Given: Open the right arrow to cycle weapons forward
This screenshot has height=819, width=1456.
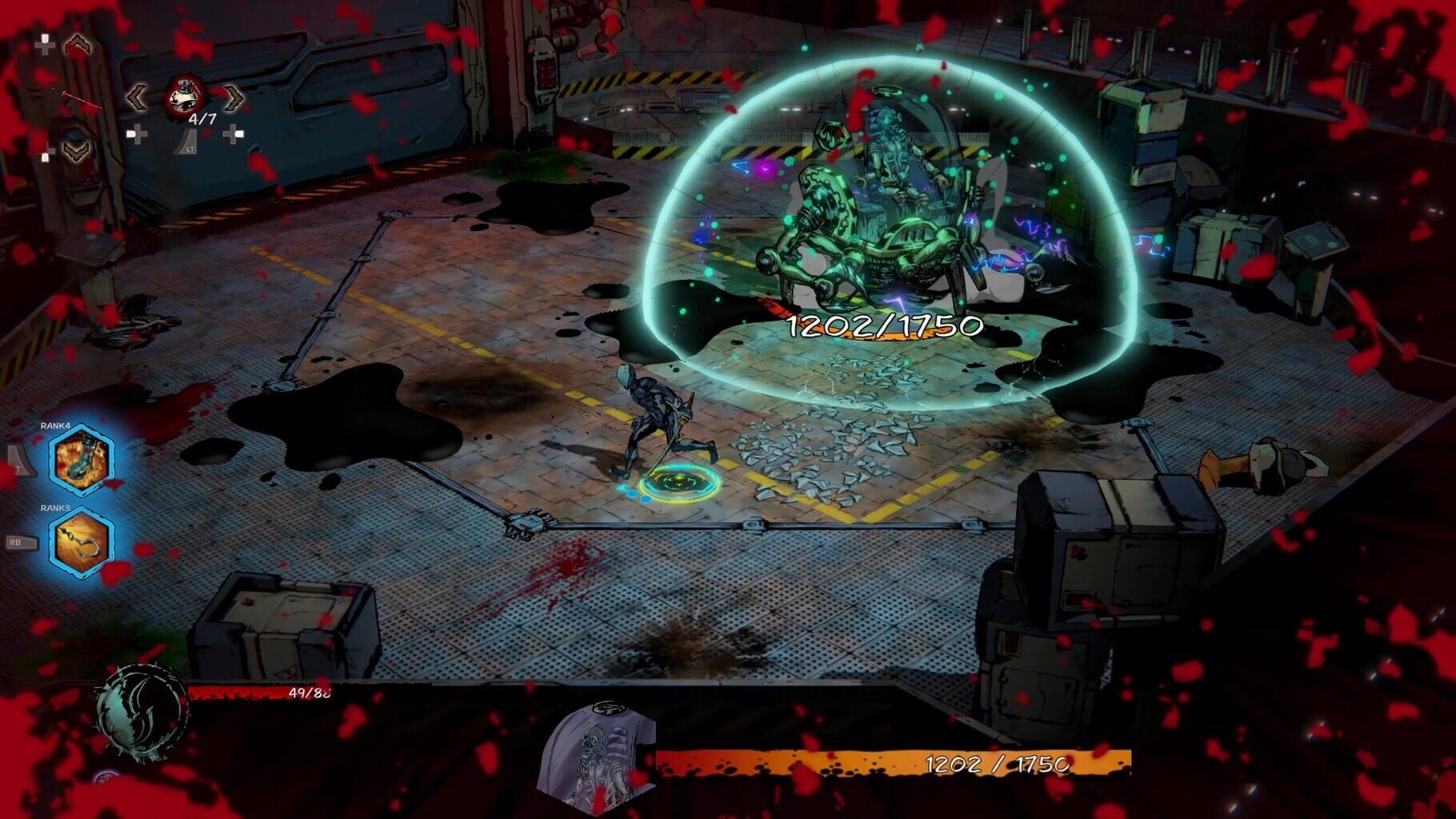Looking at the screenshot, I should click(233, 98).
